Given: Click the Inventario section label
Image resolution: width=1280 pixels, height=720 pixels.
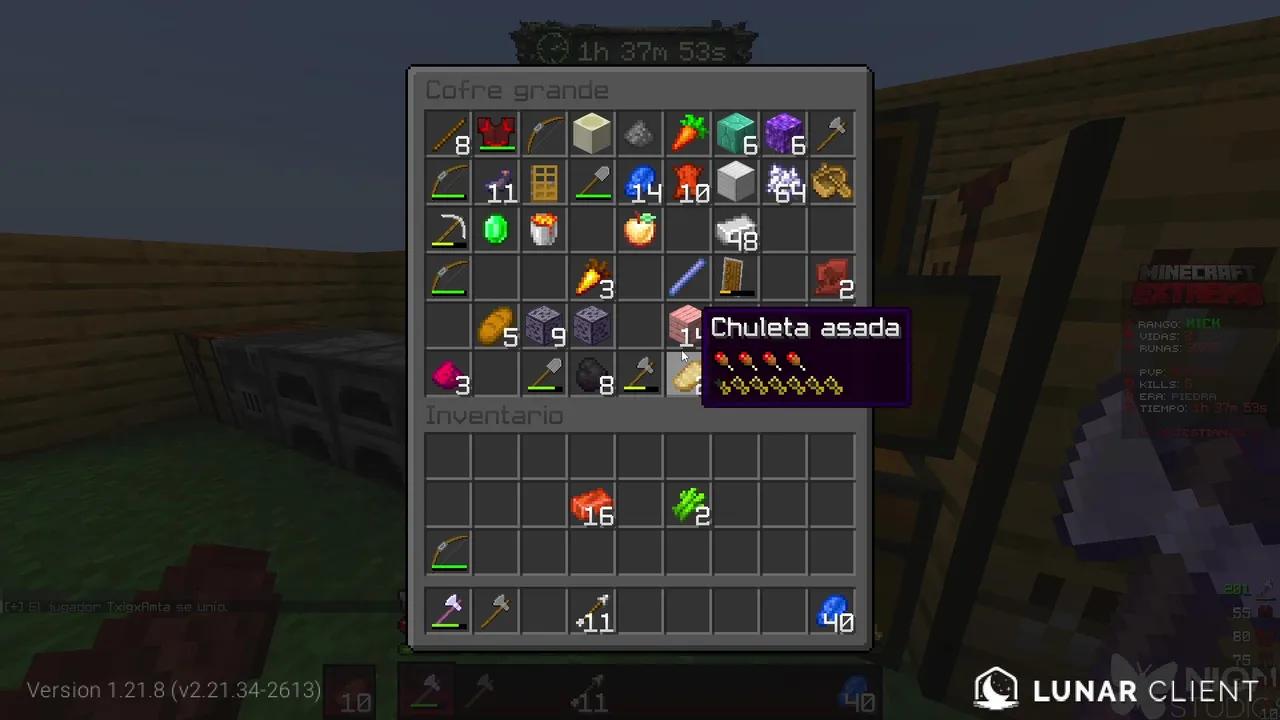Looking at the screenshot, I should pos(494,416).
